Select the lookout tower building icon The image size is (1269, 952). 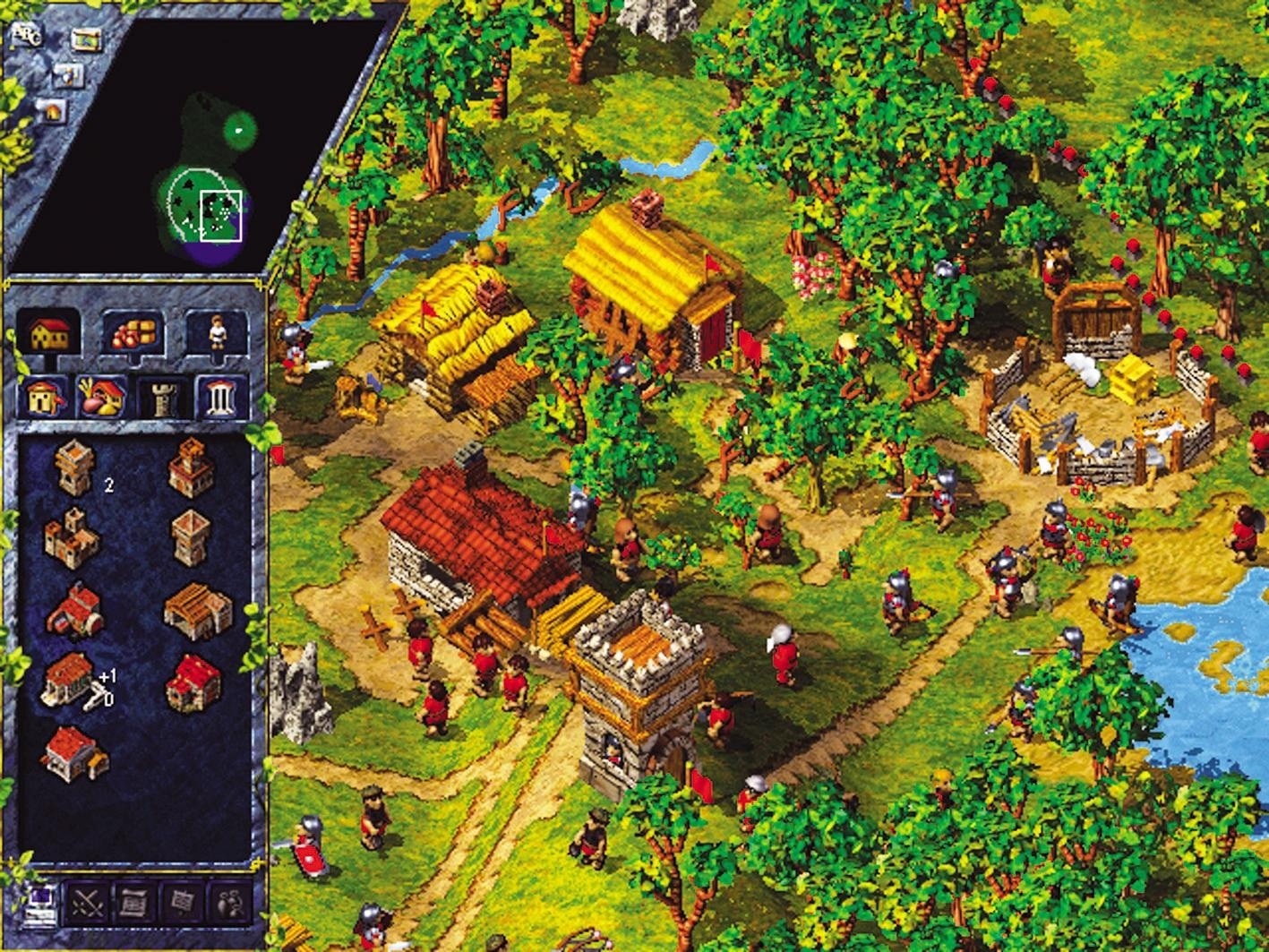pos(190,536)
